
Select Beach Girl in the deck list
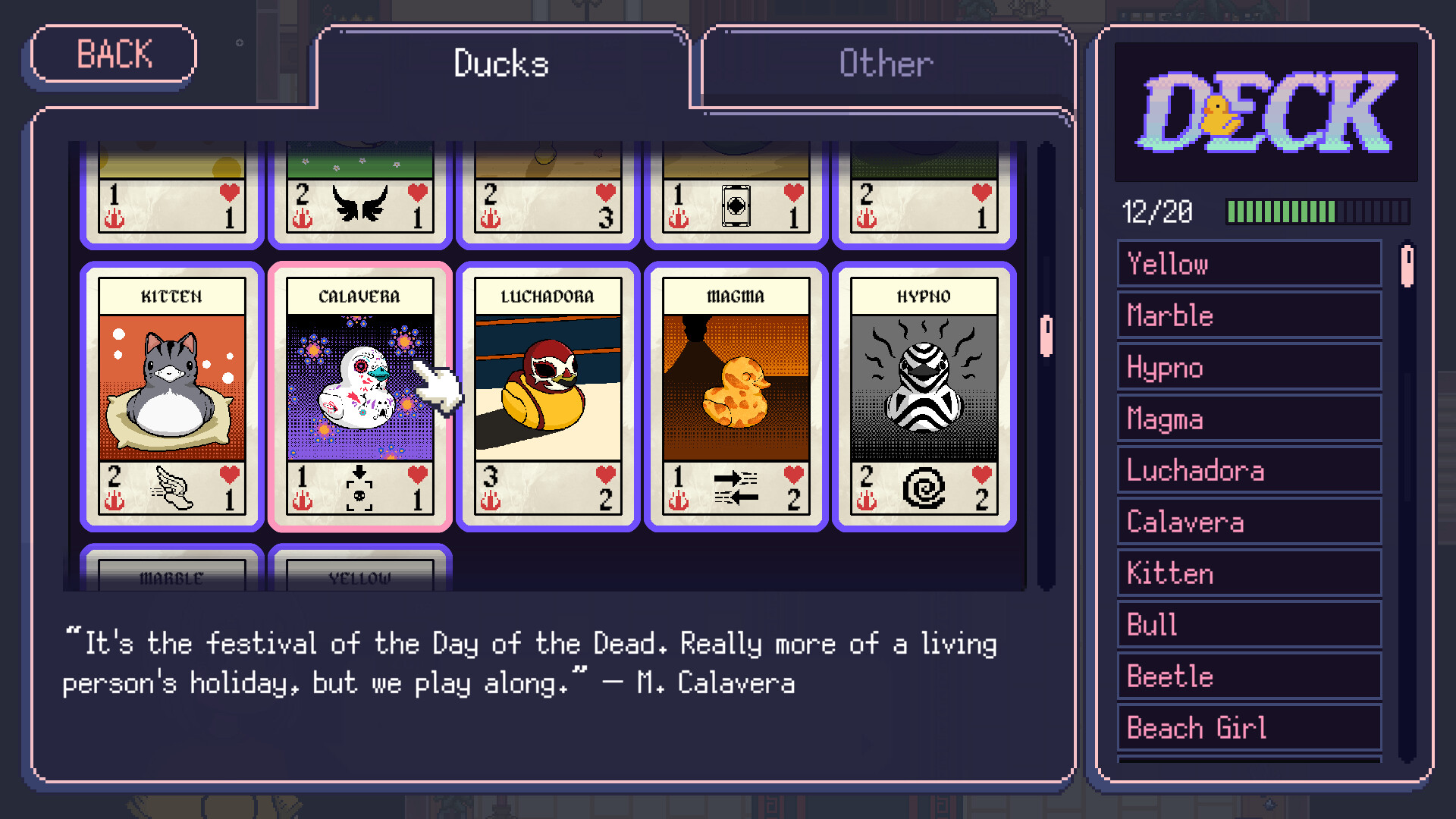(1247, 727)
